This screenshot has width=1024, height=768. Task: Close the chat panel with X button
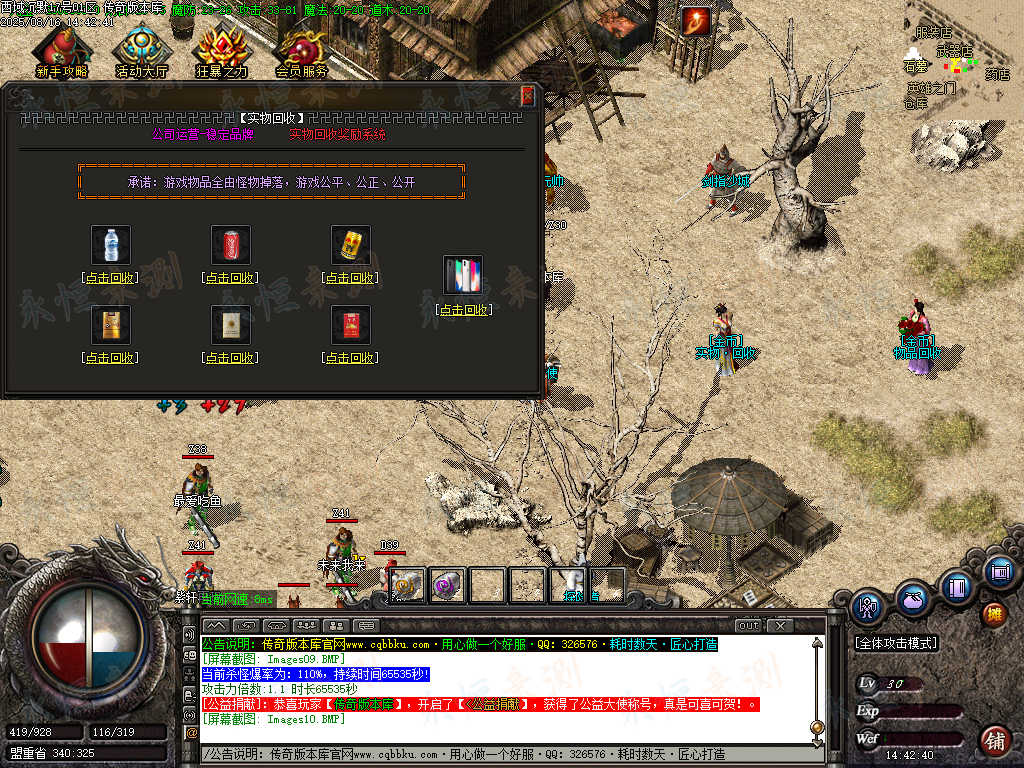click(779, 625)
